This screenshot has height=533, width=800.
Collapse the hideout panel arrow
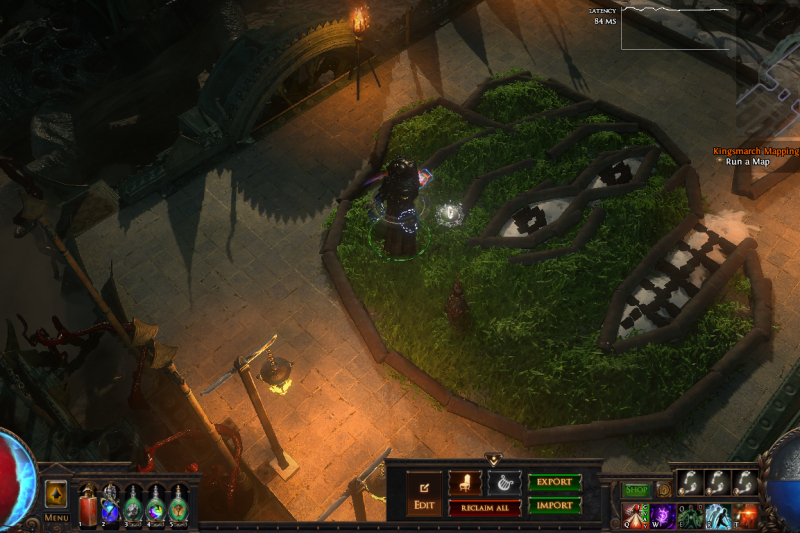coord(493,460)
